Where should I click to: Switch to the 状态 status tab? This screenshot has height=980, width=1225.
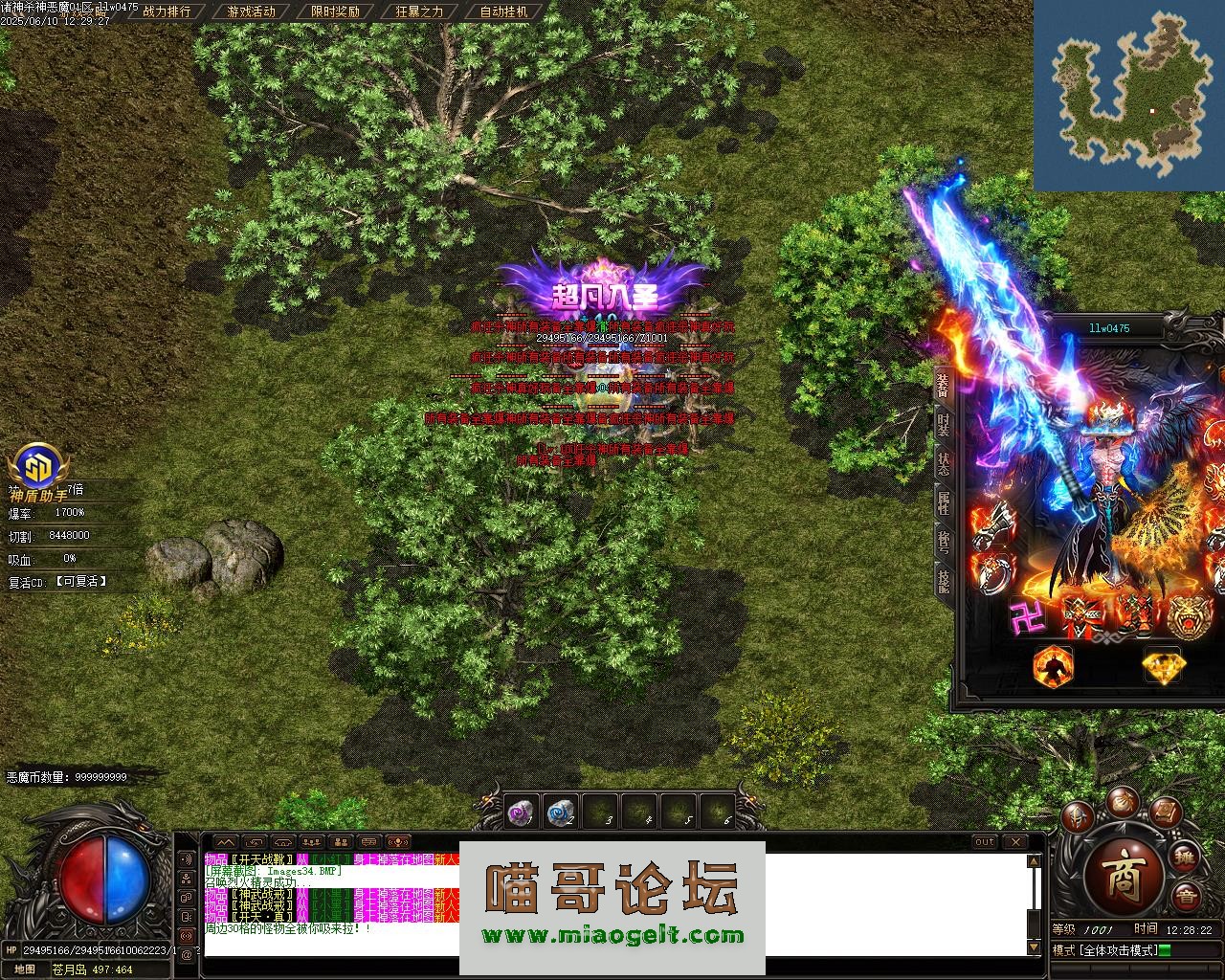coord(943,464)
